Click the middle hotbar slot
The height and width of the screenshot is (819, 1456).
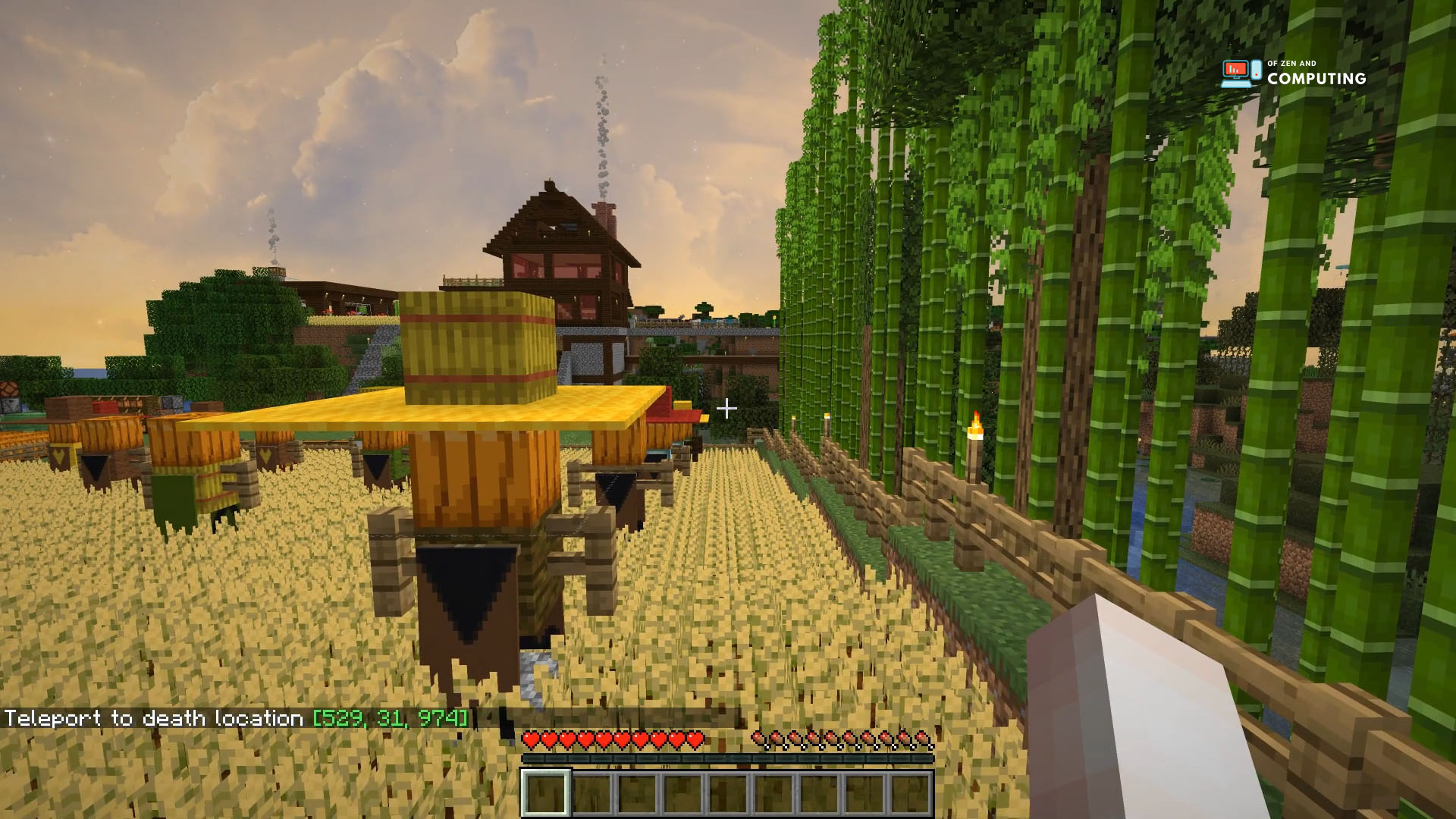[x=728, y=791]
